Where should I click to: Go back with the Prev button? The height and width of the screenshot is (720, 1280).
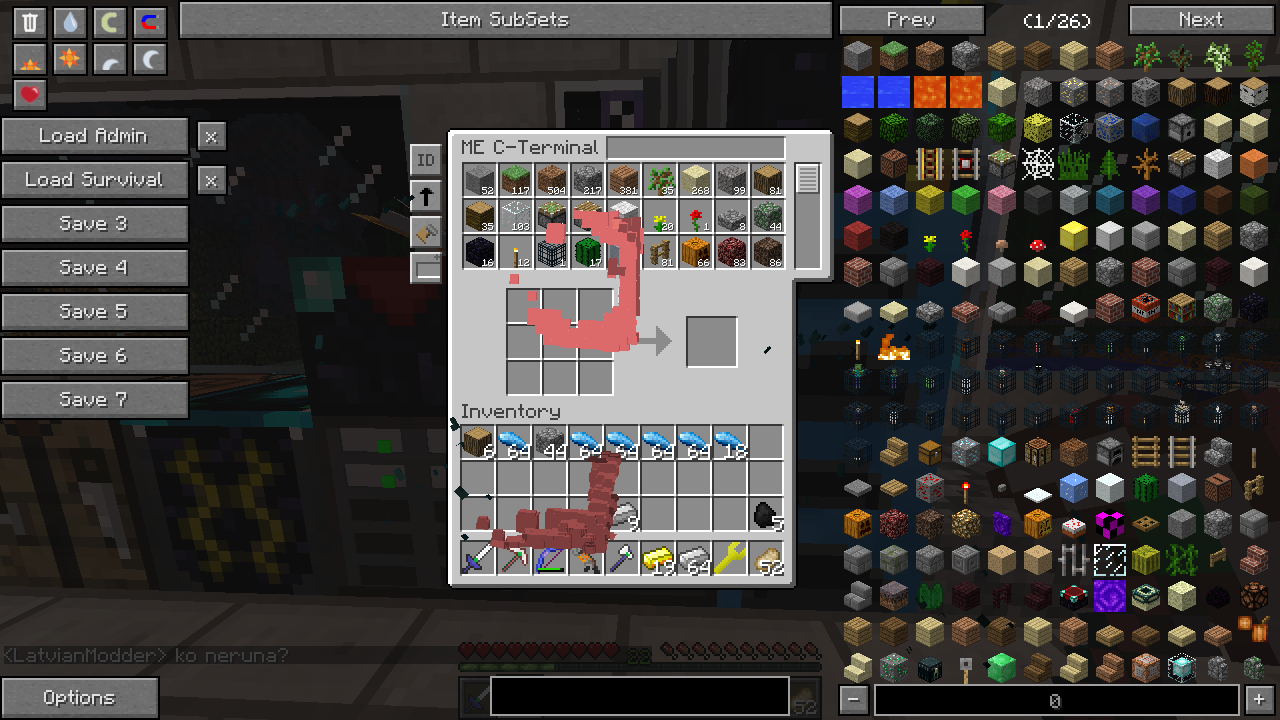point(911,20)
